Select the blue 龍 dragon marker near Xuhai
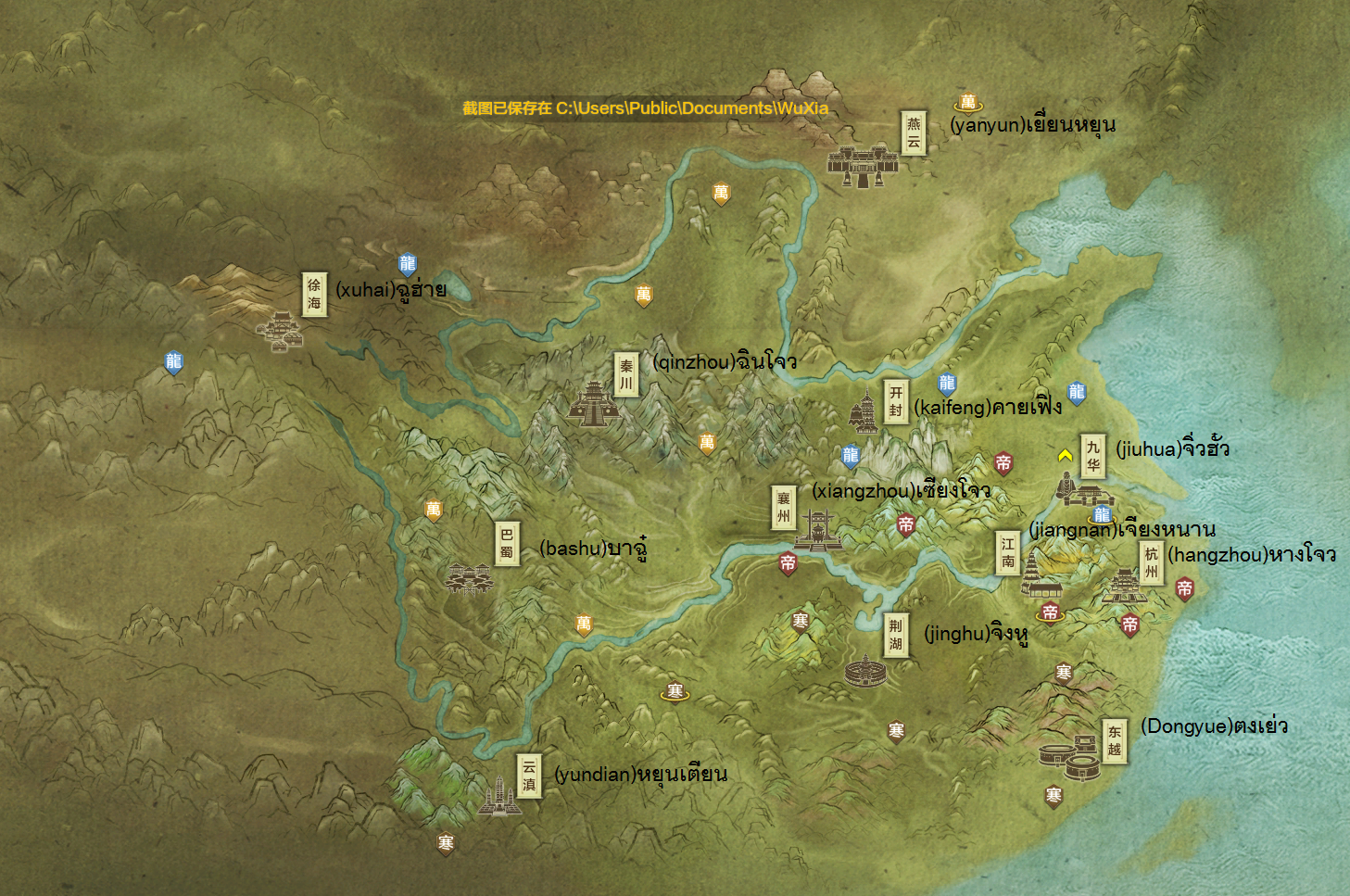 [x=406, y=262]
